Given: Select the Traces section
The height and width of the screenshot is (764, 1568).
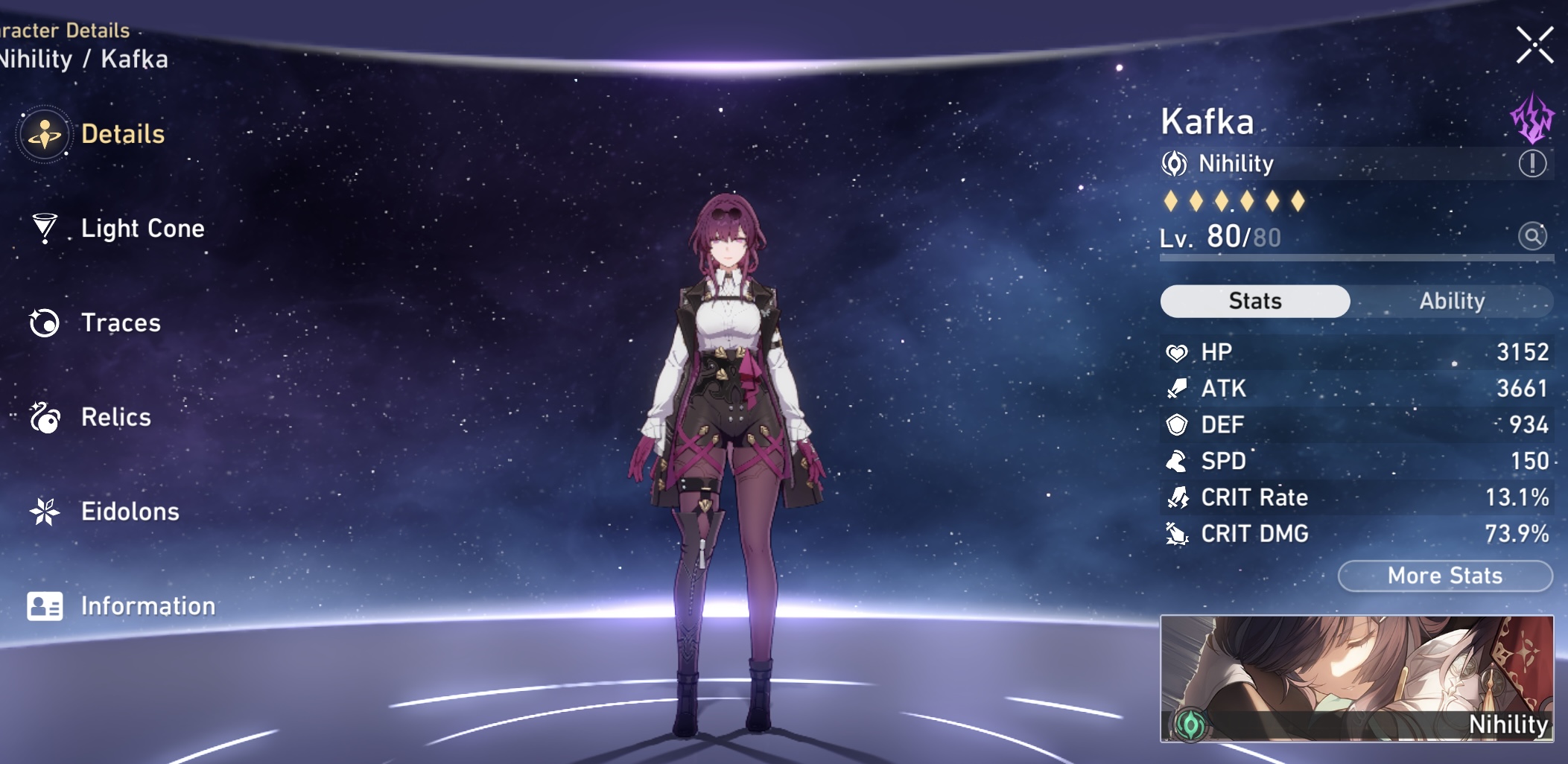Looking at the screenshot, I should click(x=121, y=323).
